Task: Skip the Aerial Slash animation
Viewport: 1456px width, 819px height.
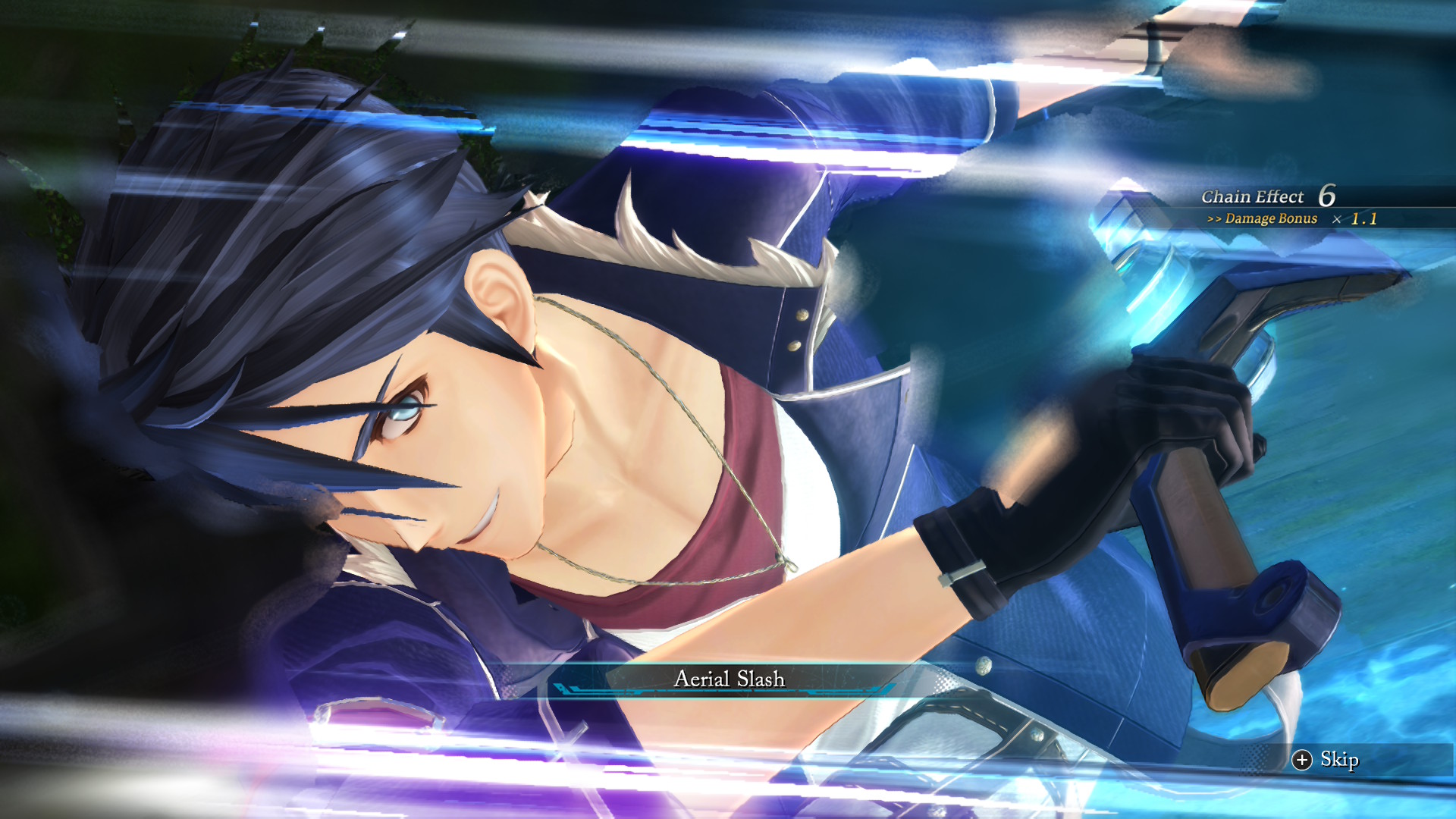Action: click(x=1326, y=760)
